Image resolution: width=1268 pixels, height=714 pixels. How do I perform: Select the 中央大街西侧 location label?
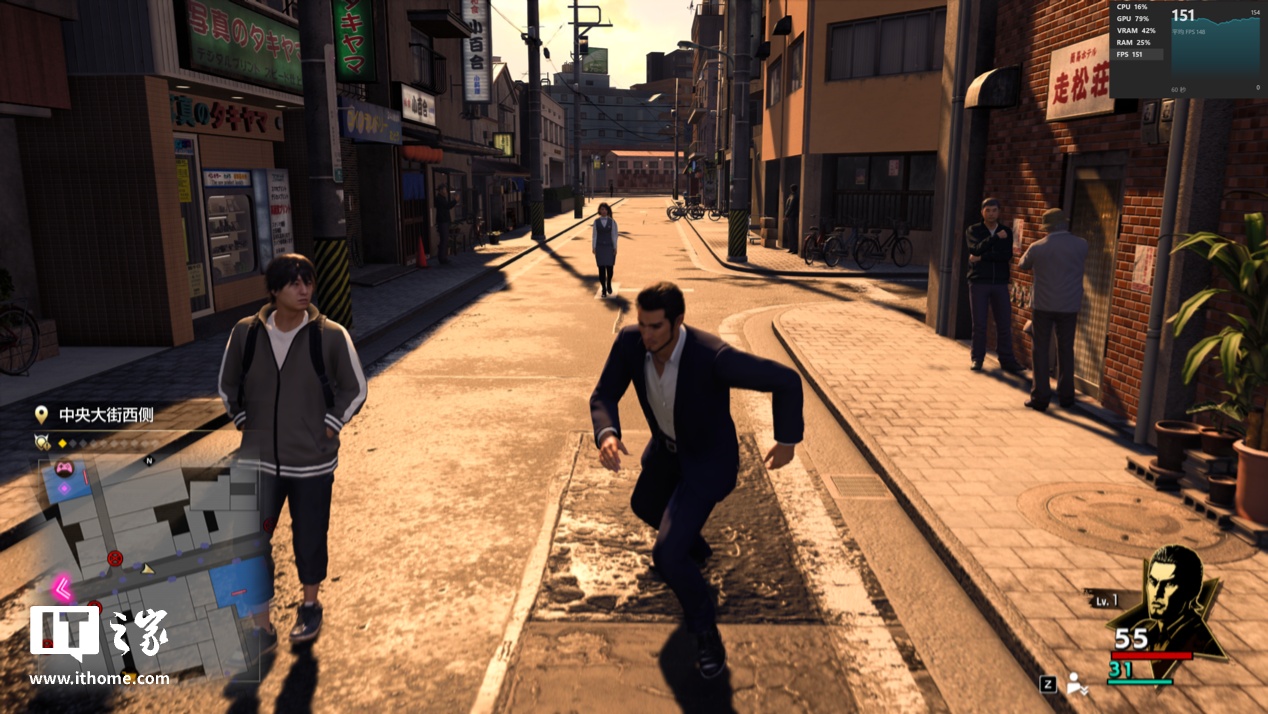pos(105,415)
